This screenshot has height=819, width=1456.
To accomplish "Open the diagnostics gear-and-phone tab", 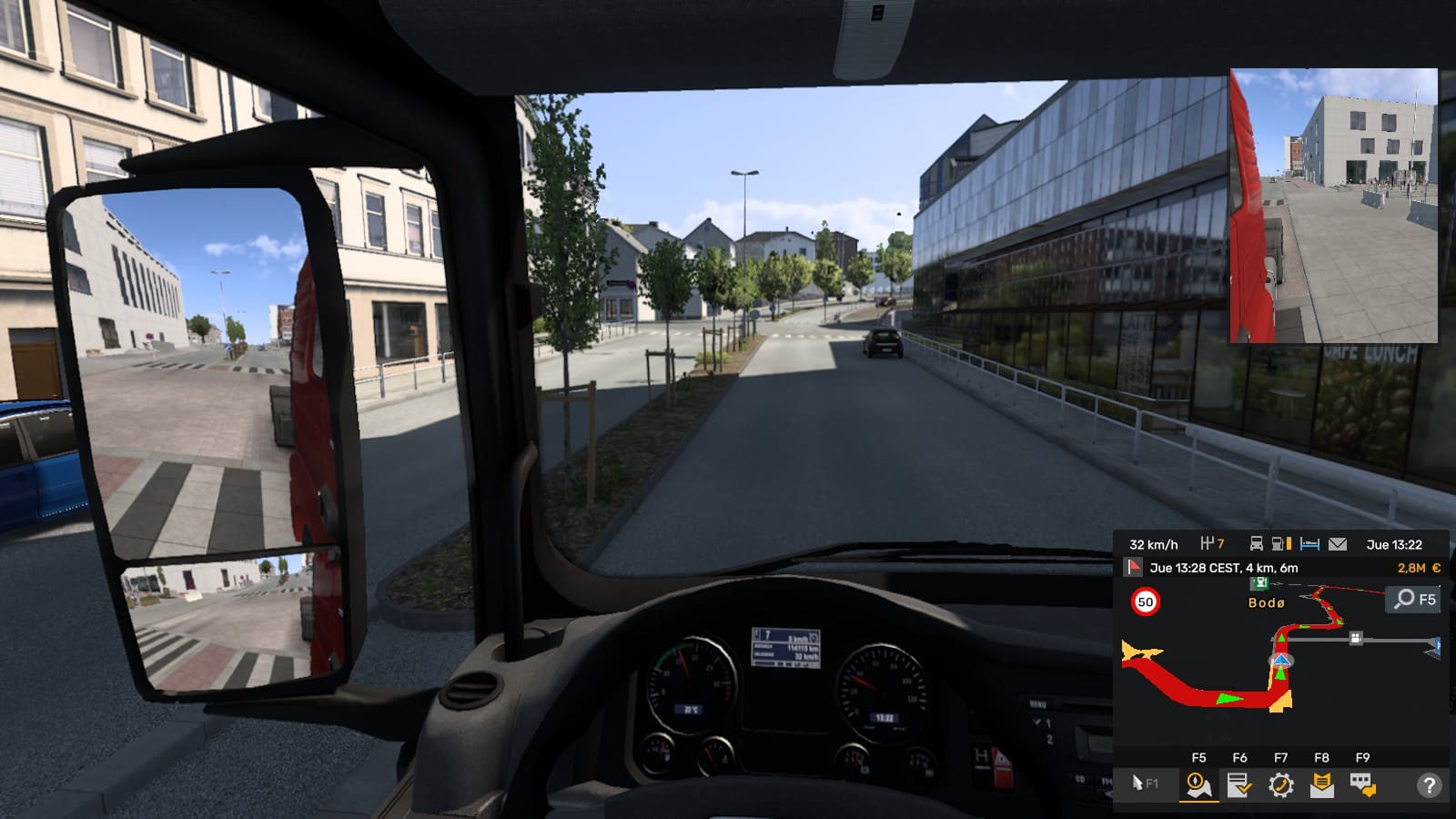I will [x=1280, y=784].
